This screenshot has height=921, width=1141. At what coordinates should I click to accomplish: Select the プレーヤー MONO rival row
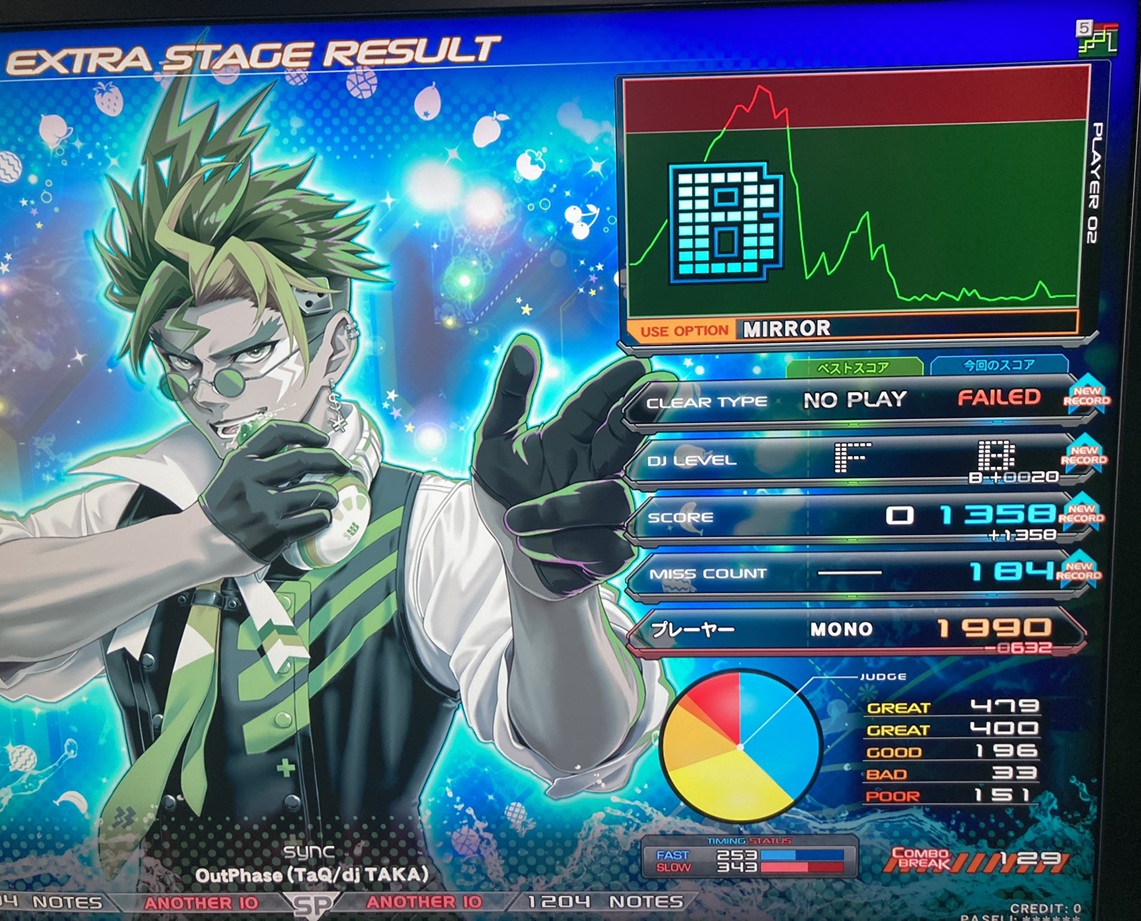[x=855, y=629]
